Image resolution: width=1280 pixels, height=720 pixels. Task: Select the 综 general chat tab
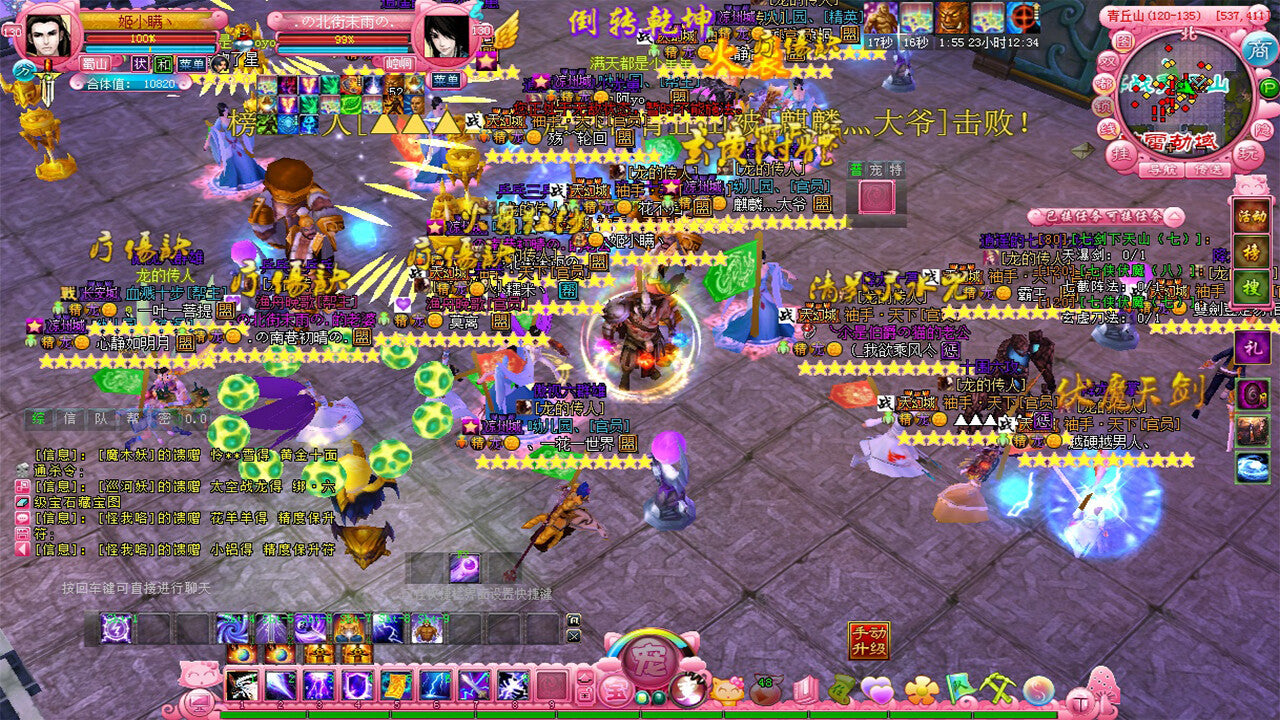[40, 419]
